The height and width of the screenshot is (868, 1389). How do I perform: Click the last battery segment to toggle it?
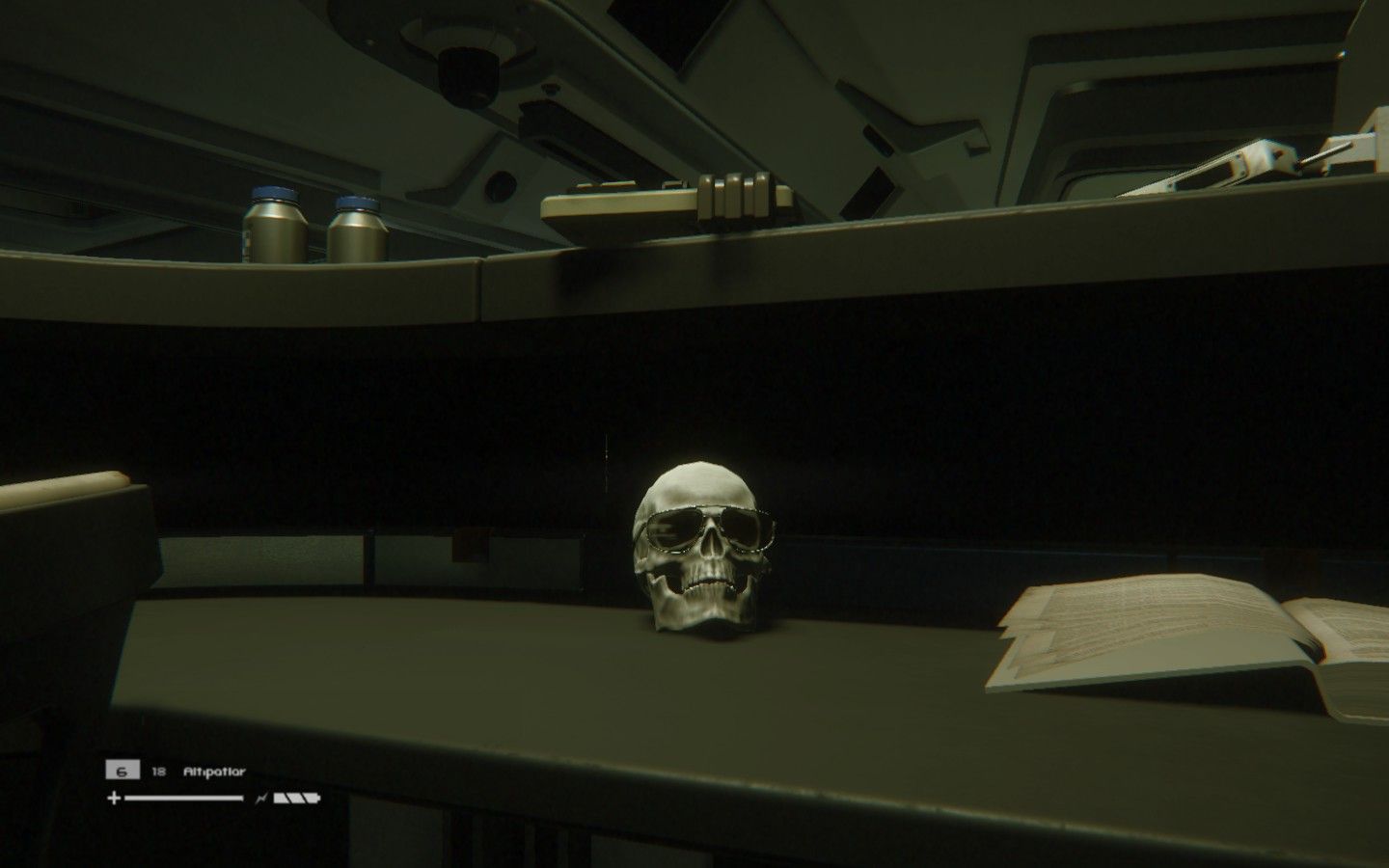click(x=312, y=797)
